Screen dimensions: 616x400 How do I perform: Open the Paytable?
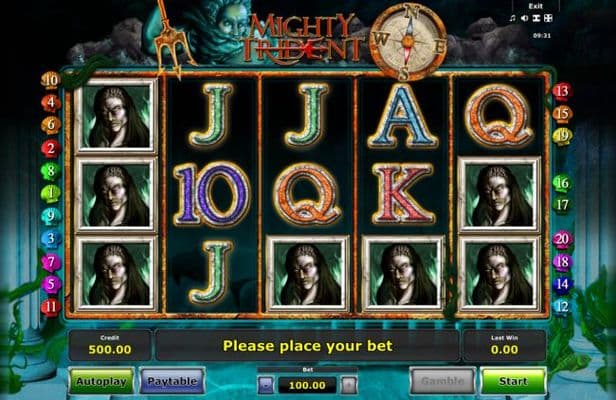tap(172, 380)
